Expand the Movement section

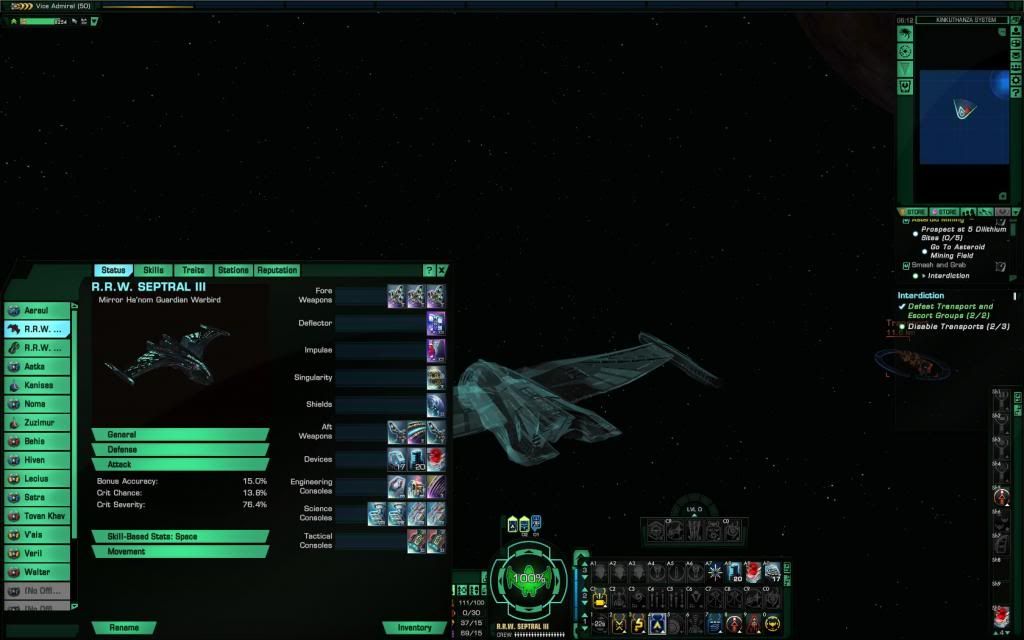(x=180, y=552)
